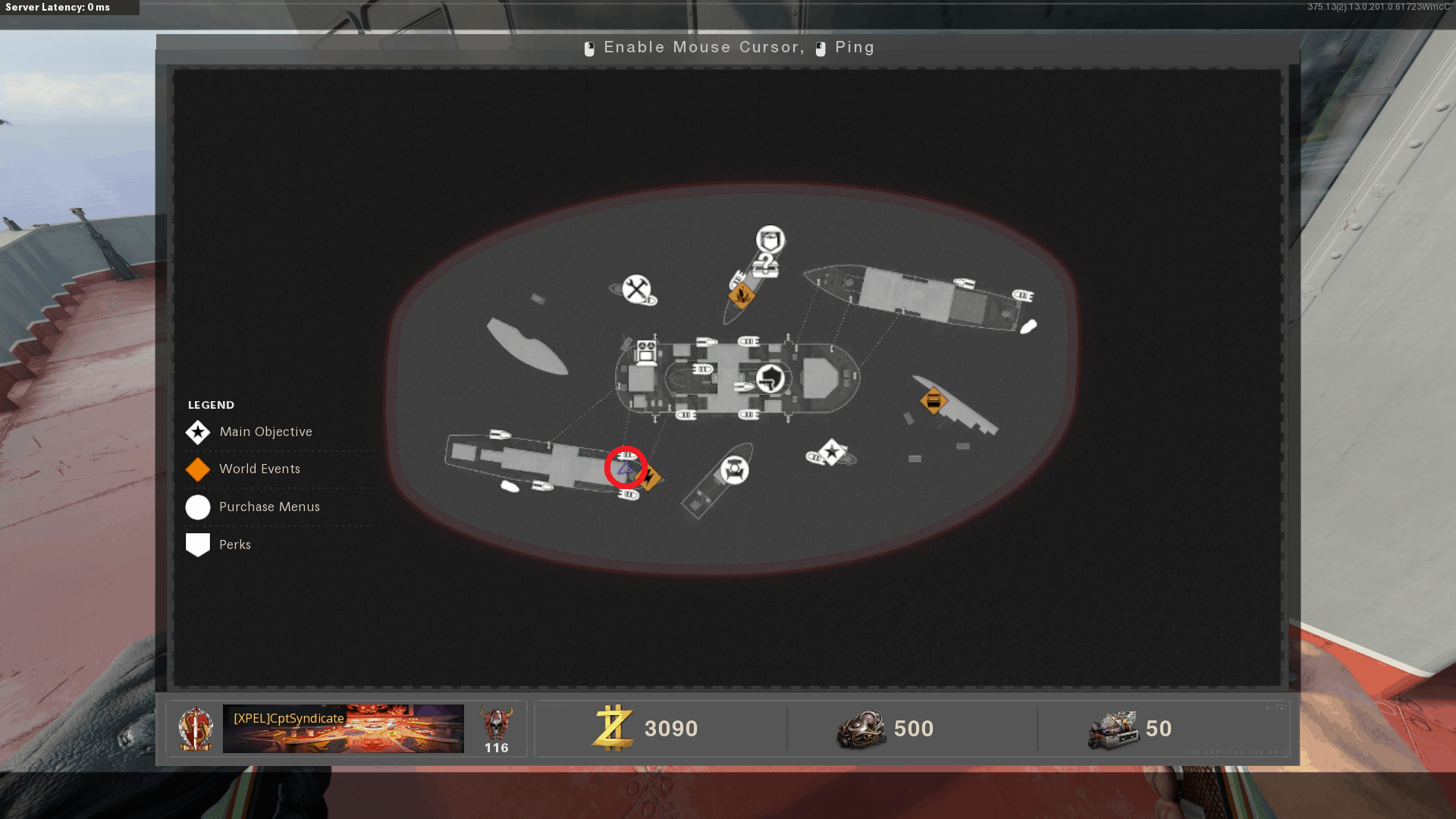Viewport: 1456px width, 819px height.
Task: Click the purple player arrow on the map
Action: 625,469
